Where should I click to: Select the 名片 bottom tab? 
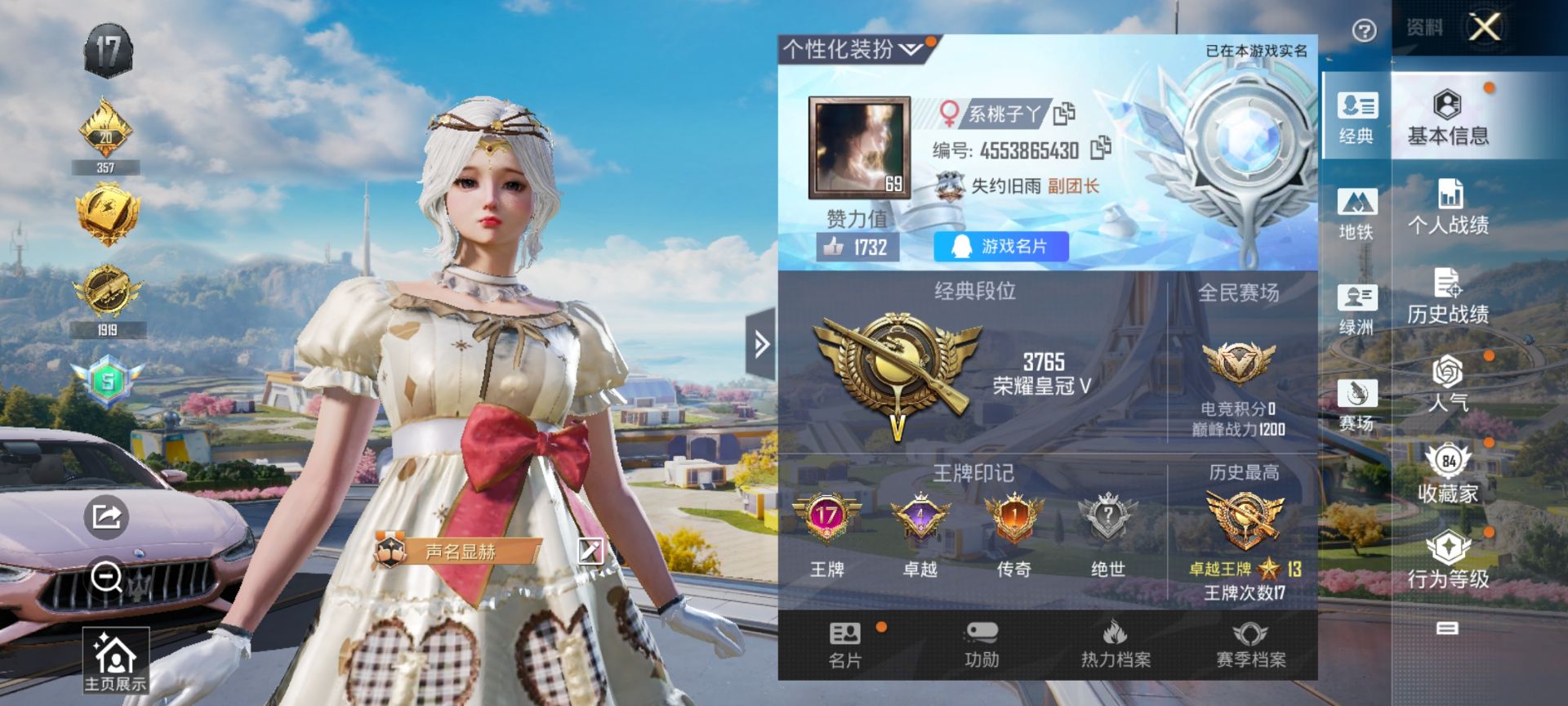point(845,645)
